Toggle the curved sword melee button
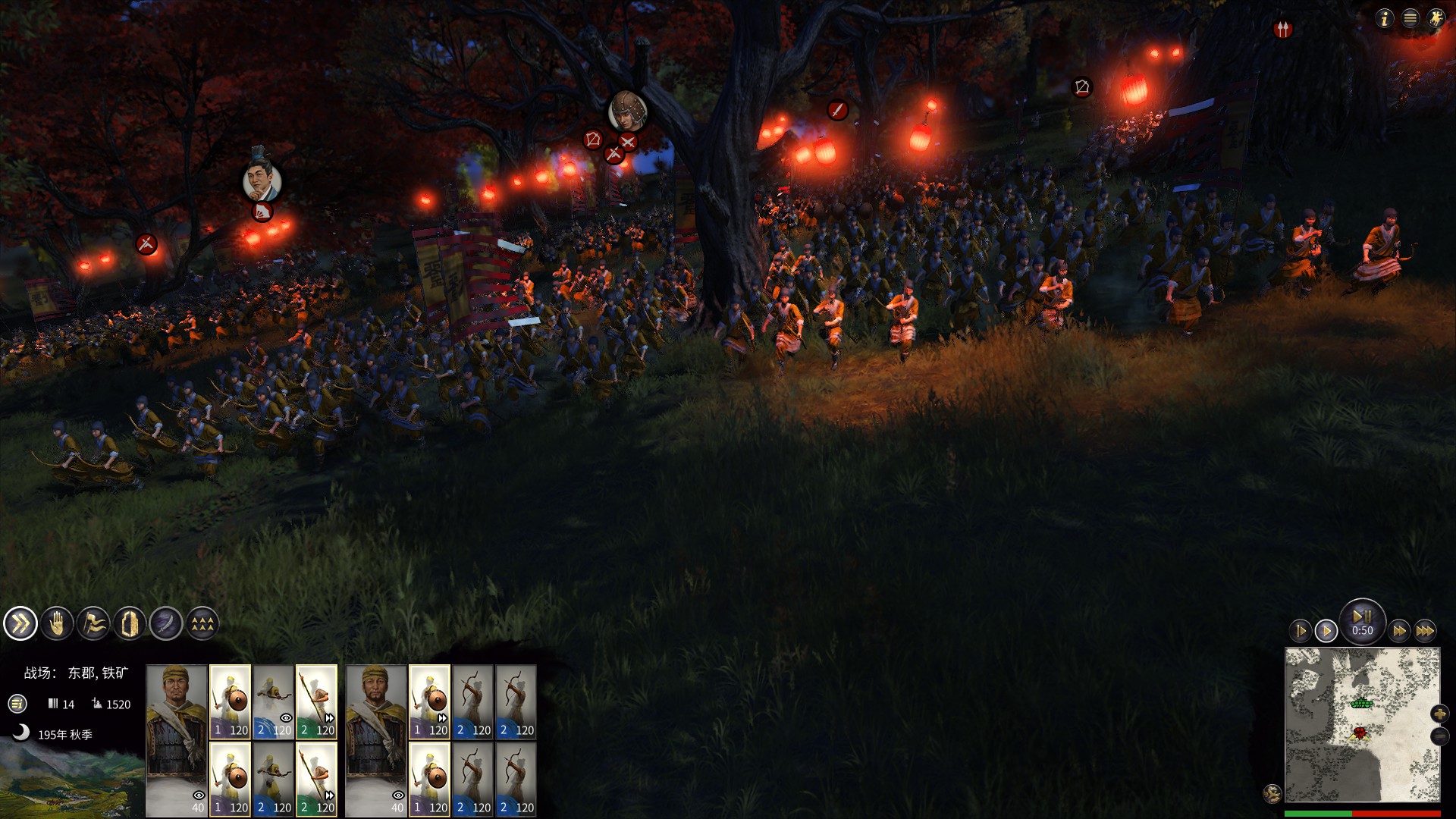The image size is (1456, 819). coord(166,624)
